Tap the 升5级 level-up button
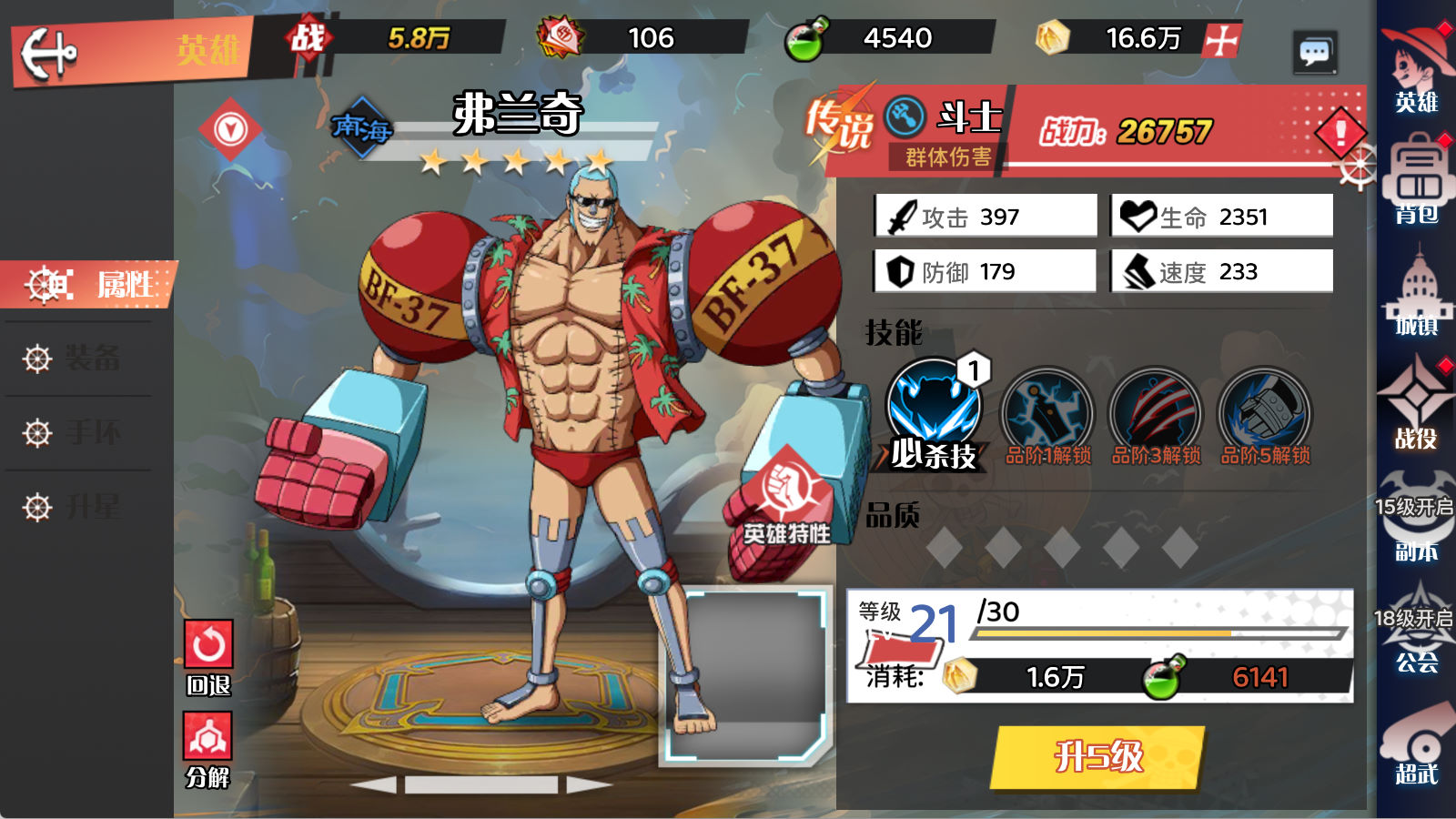 (x=1098, y=756)
